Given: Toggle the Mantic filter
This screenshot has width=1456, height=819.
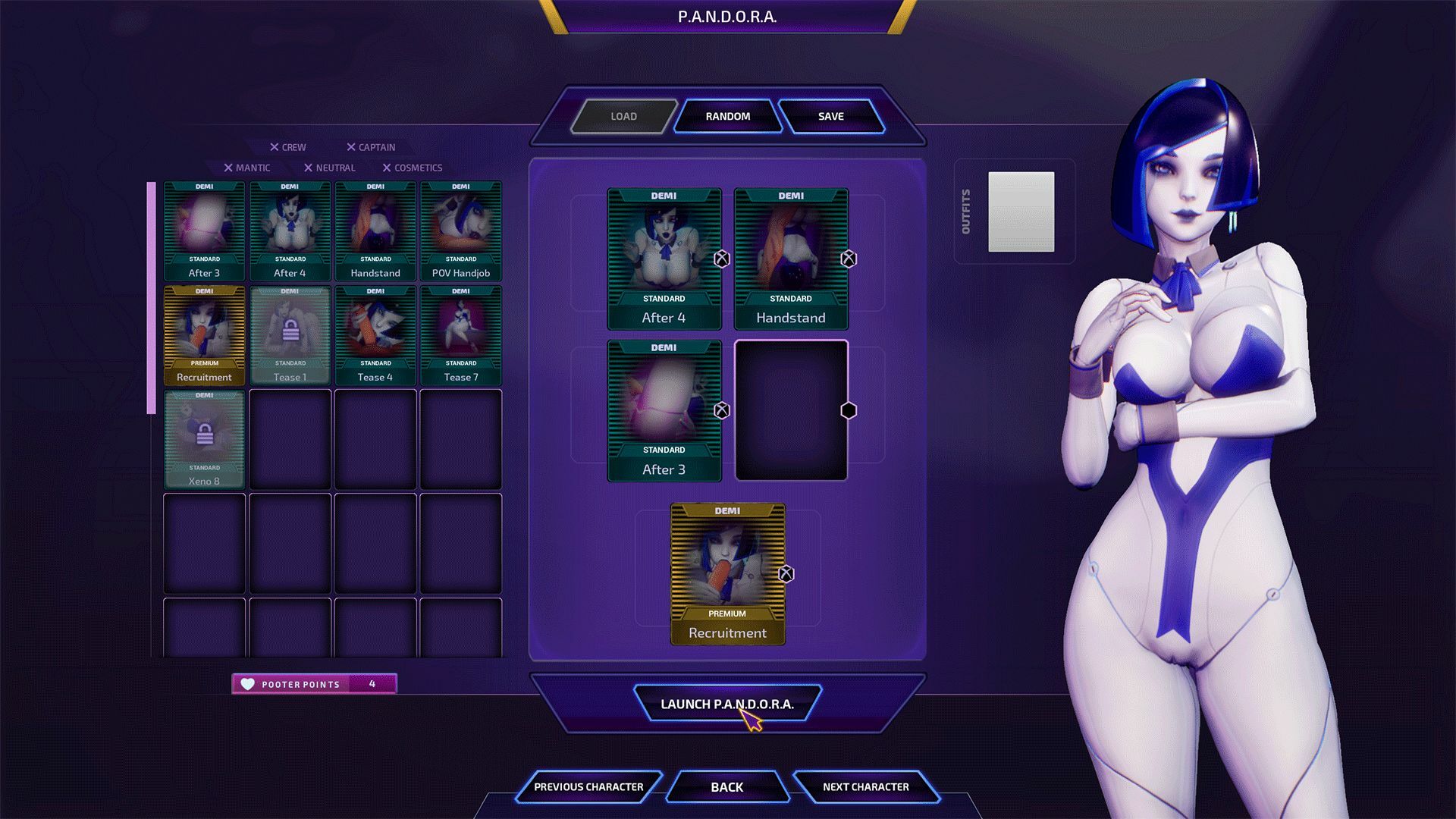Looking at the screenshot, I should click(x=247, y=168).
